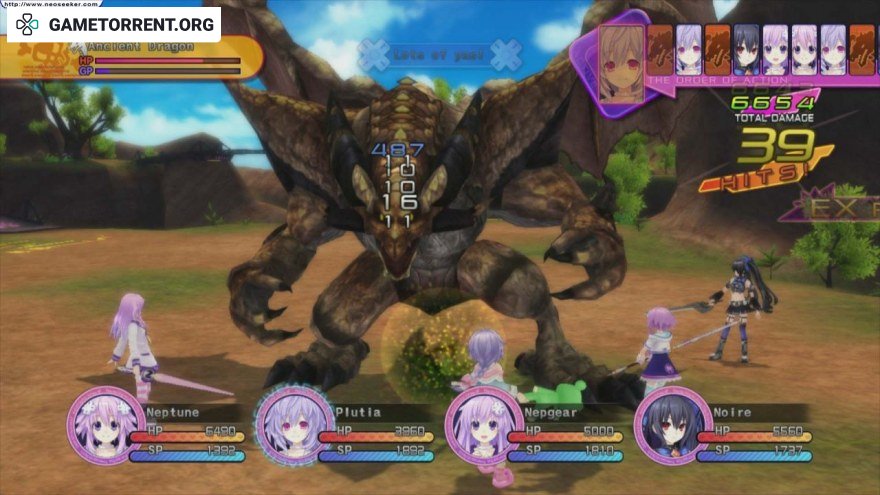880x495 pixels.
Task: Choose Nepgear's party status portrait
Action: 483,426
